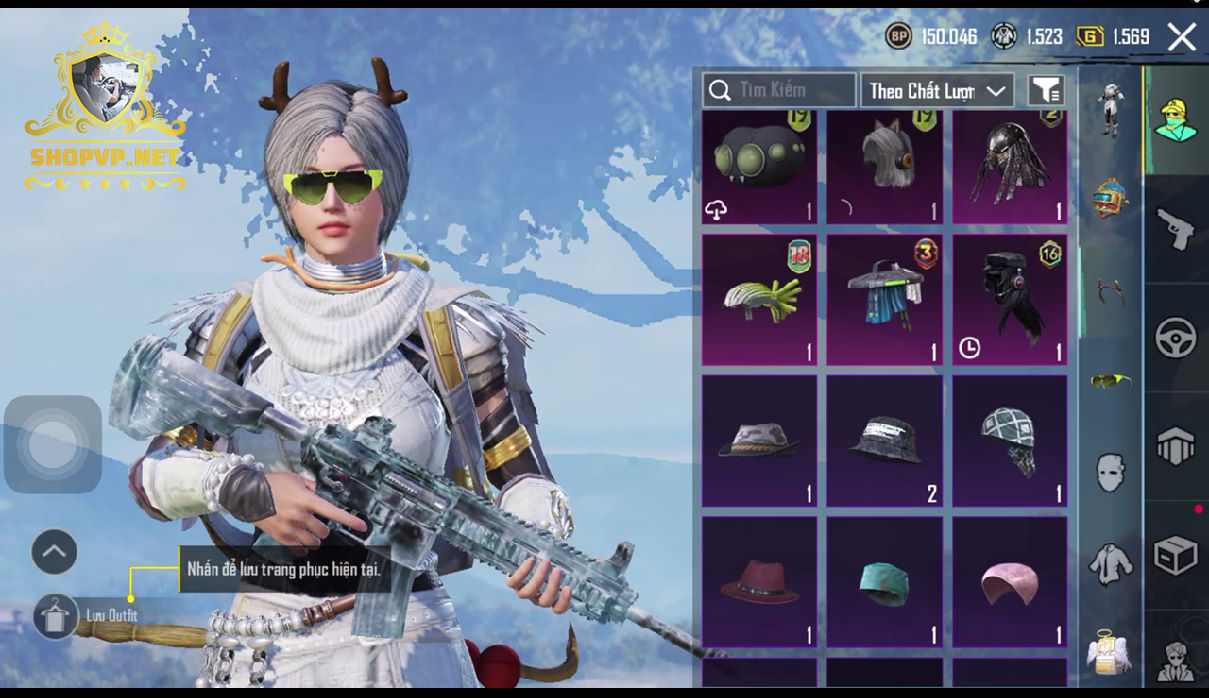Pick the pink beanie cap
This screenshot has height=698, width=1209.
pos(1009,582)
